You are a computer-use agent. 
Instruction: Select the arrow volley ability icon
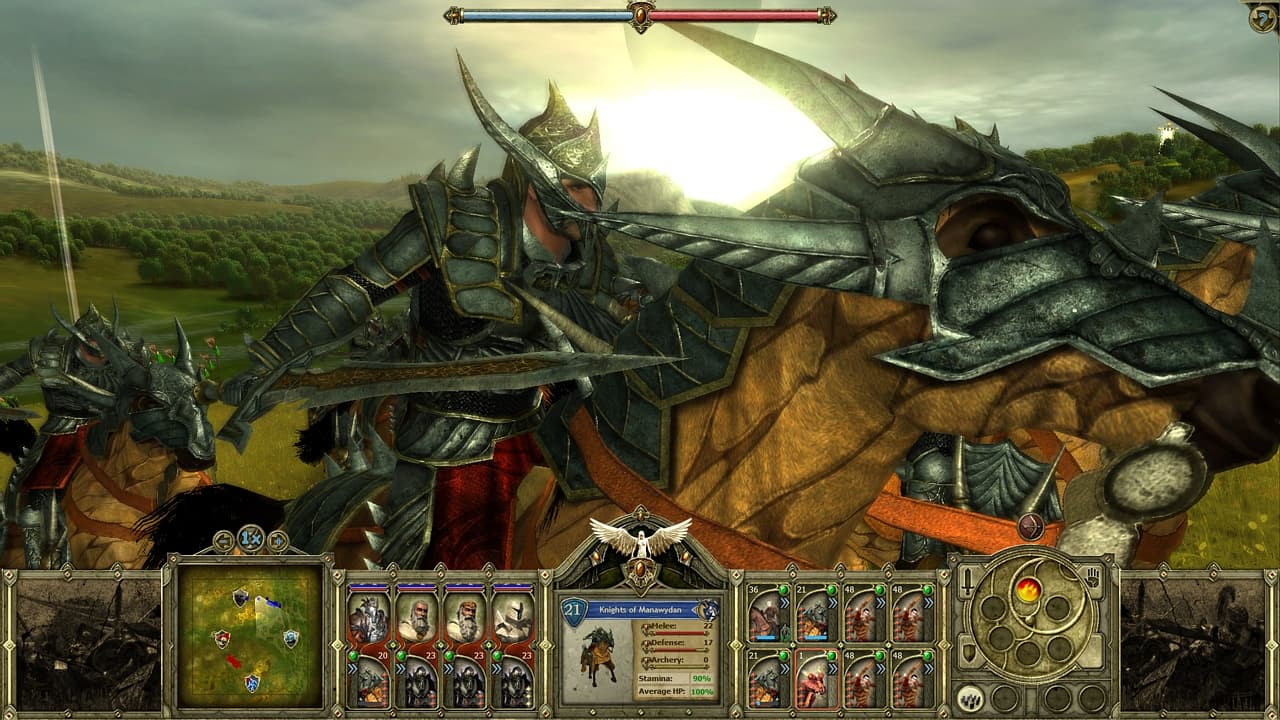coord(969,697)
